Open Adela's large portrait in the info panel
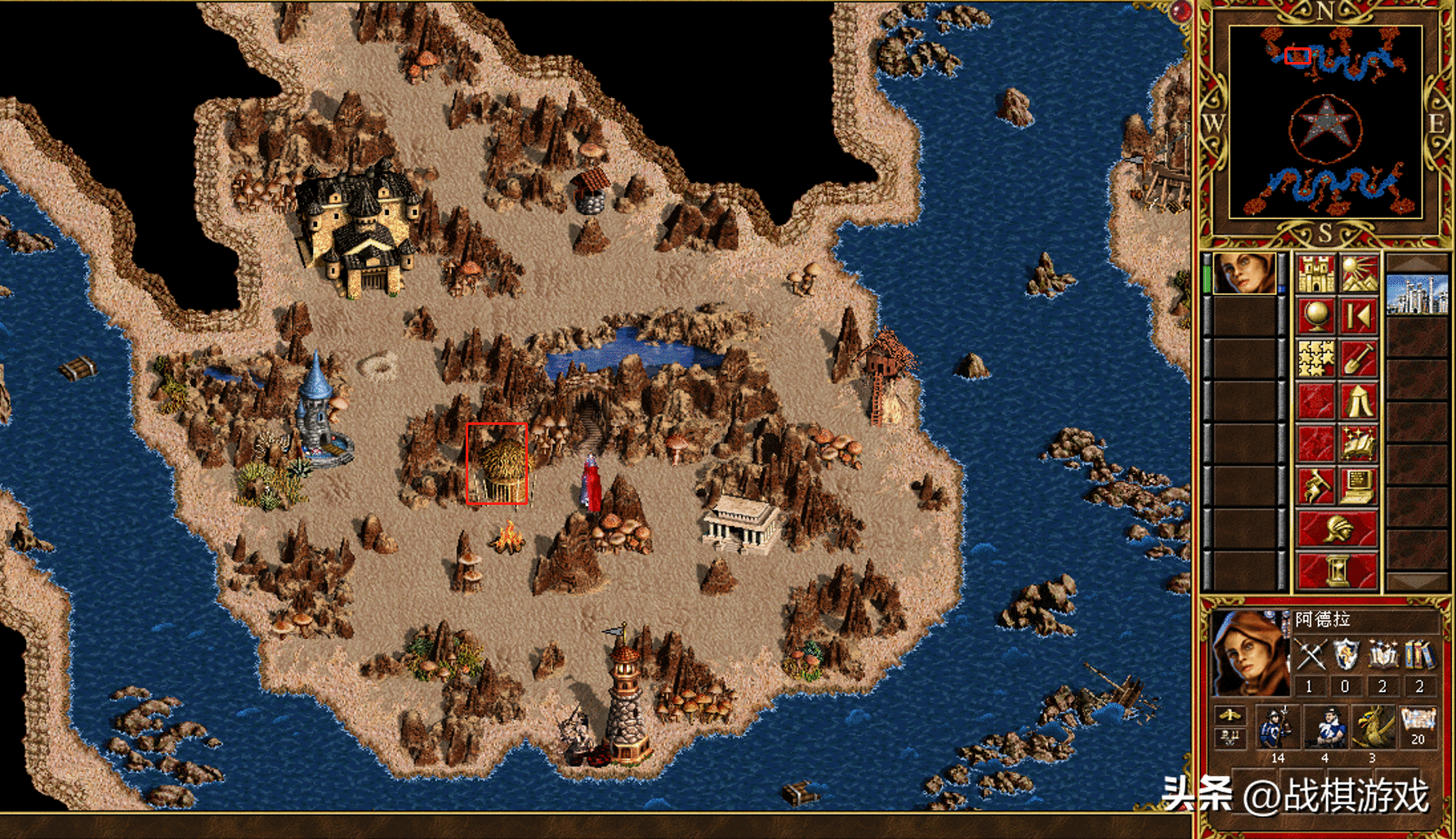Image resolution: width=1456 pixels, height=839 pixels. [1248, 654]
